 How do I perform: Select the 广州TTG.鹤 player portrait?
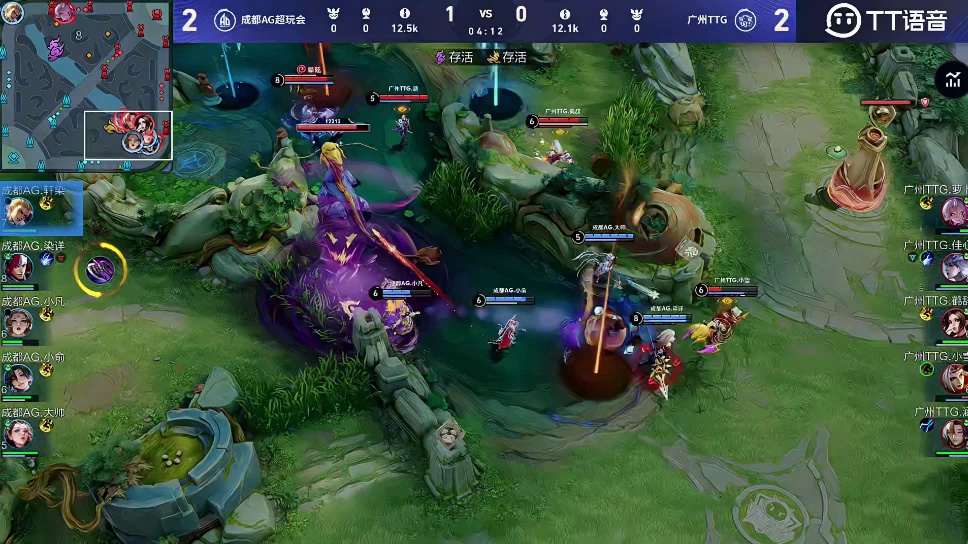click(953, 323)
